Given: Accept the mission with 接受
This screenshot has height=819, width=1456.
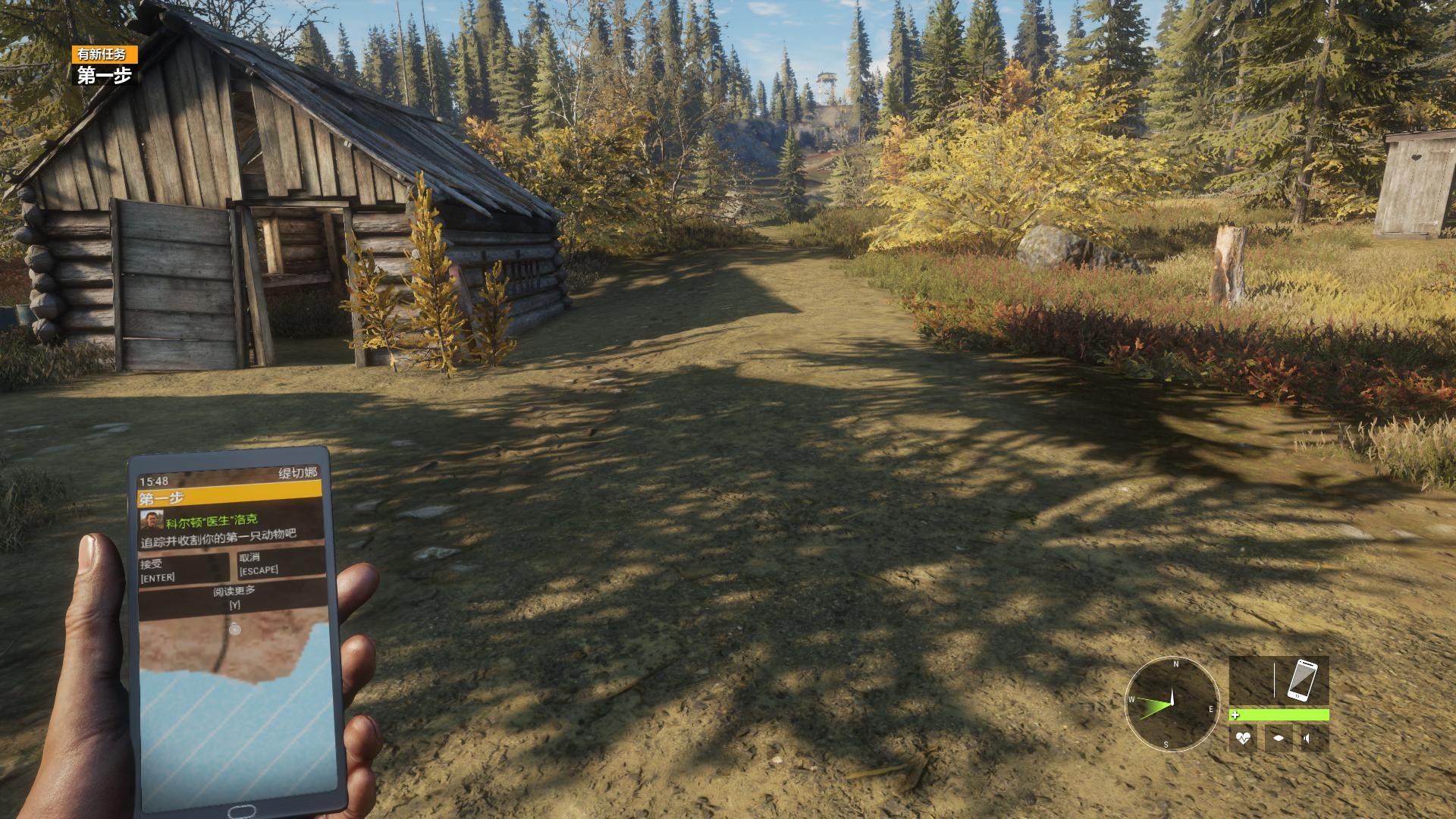Looking at the screenshot, I should click(184, 570).
